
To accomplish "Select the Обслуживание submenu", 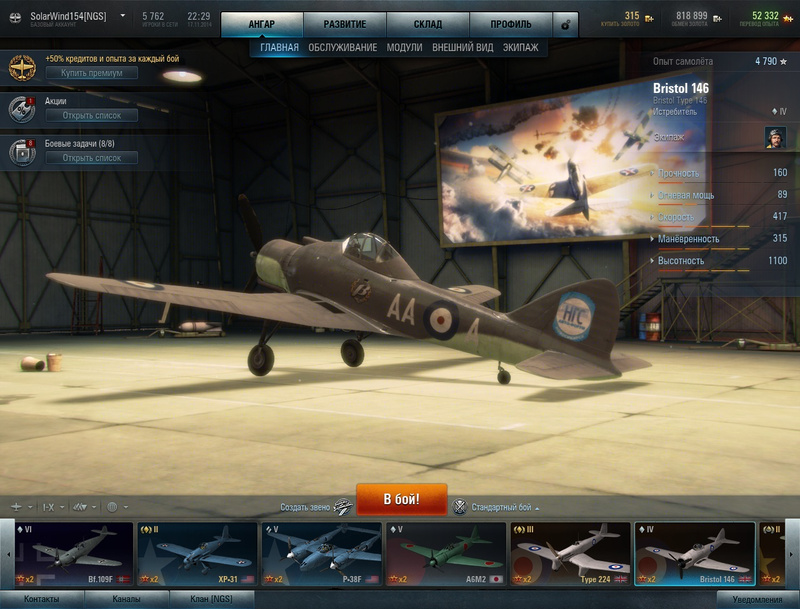I will click(342, 47).
